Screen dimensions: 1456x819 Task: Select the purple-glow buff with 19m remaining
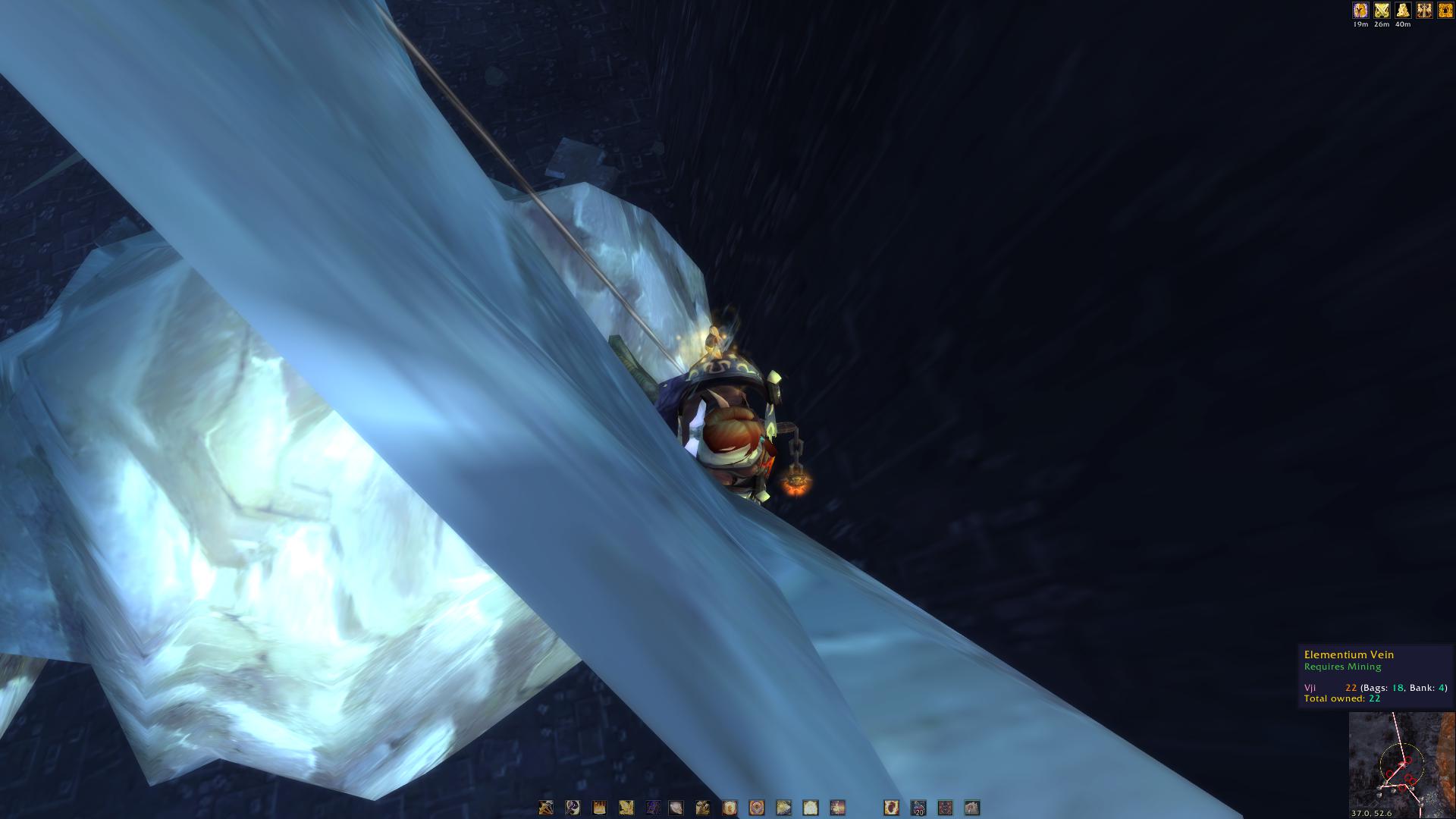click(1360, 11)
